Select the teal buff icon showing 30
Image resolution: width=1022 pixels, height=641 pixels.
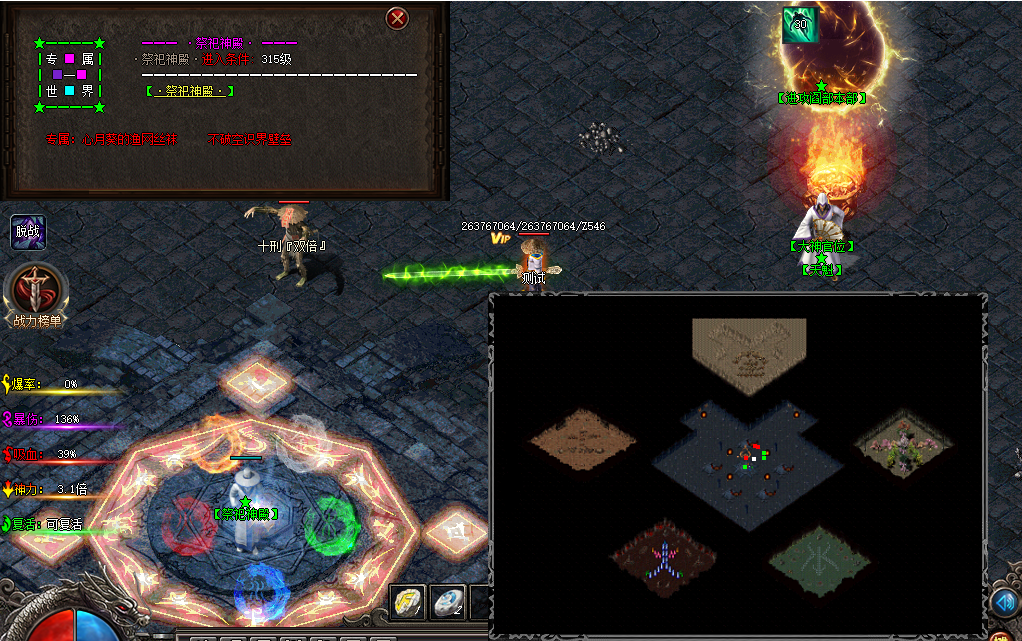coord(799,25)
